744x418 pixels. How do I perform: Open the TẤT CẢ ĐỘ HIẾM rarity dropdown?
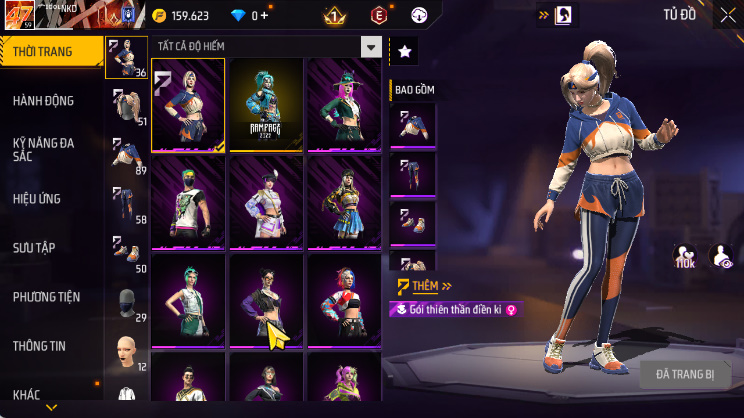[266, 47]
